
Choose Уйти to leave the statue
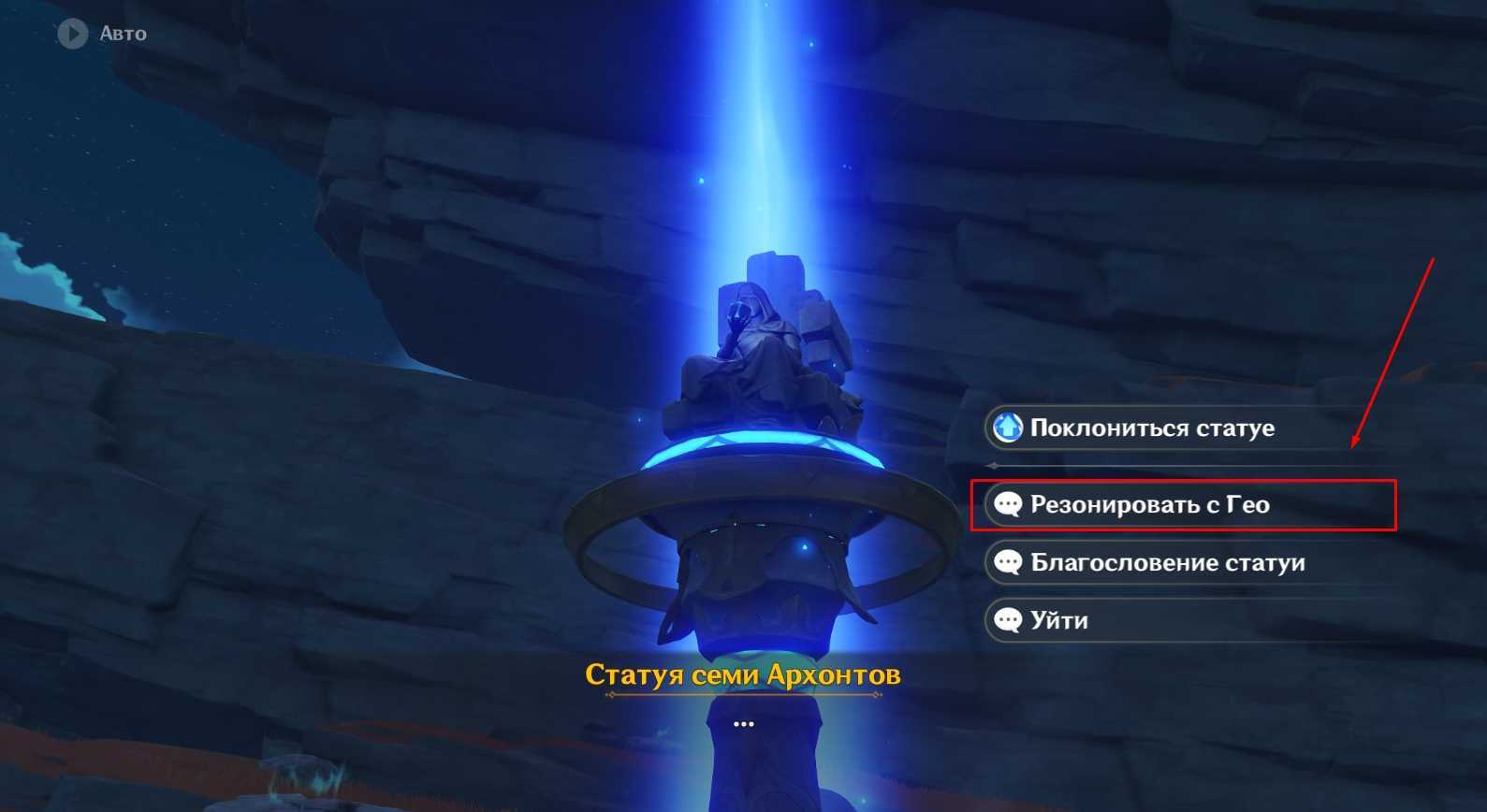(x=1058, y=621)
